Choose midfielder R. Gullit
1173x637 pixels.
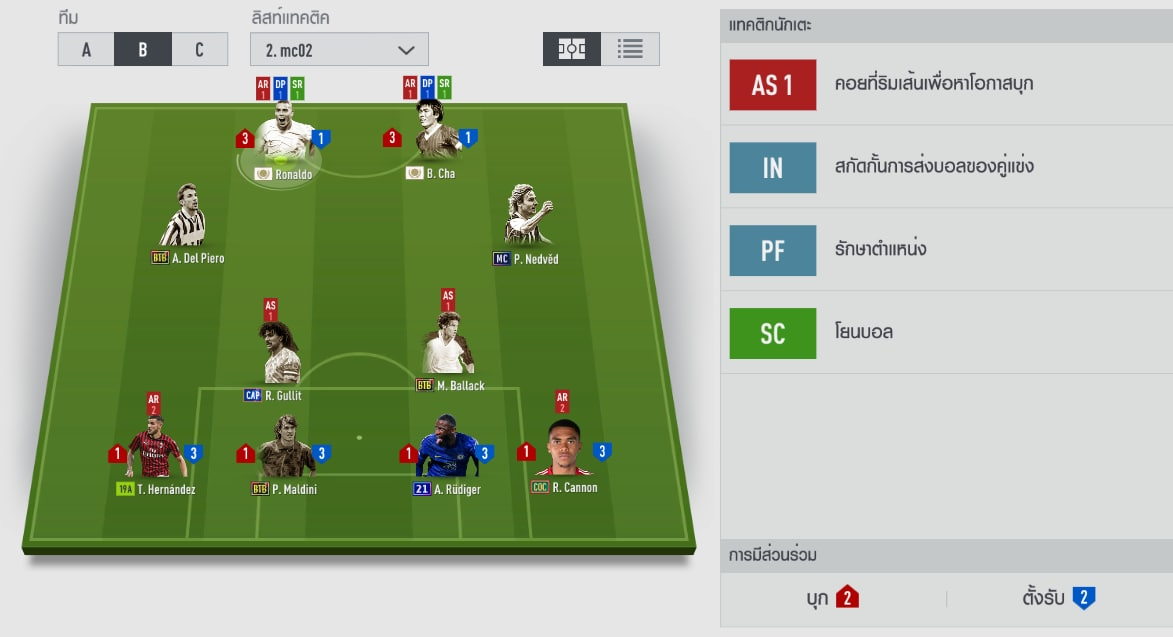coord(279,352)
